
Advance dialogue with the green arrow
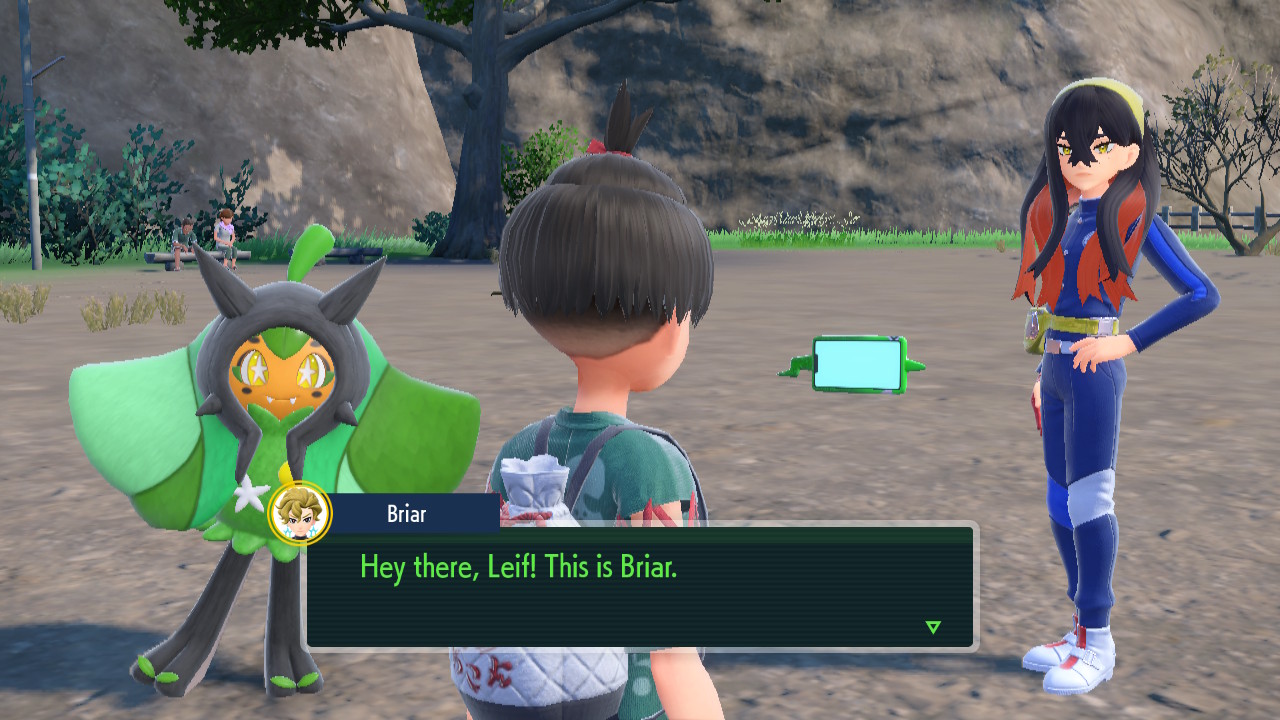pyautogui.click(x=933, y=627)
